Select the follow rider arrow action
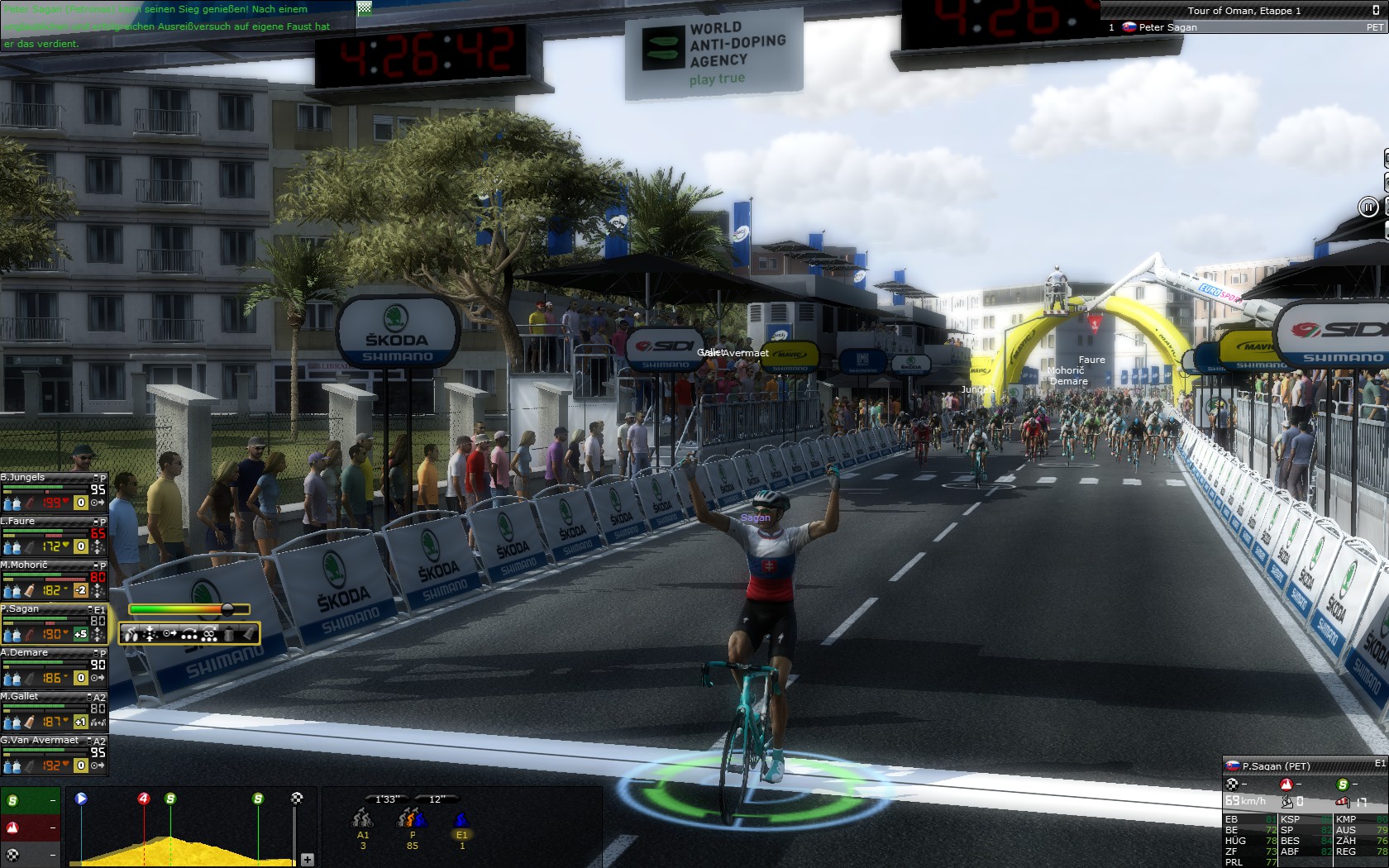1389x868 pixels. pyautogui.click(x=169, y=634)
